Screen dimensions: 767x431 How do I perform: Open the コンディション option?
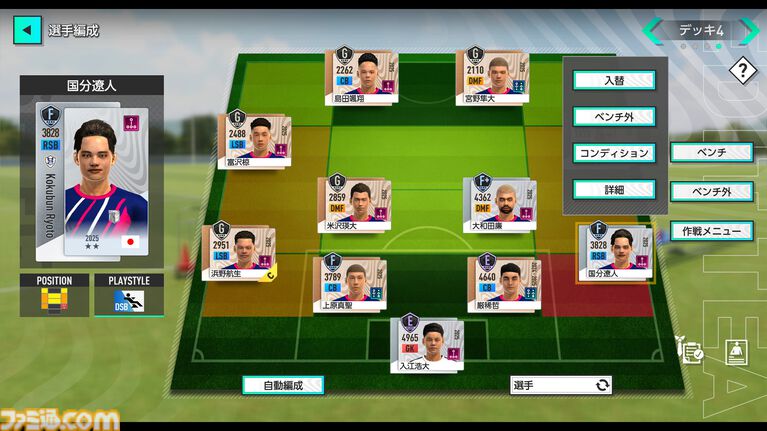(x=613, y=154)
